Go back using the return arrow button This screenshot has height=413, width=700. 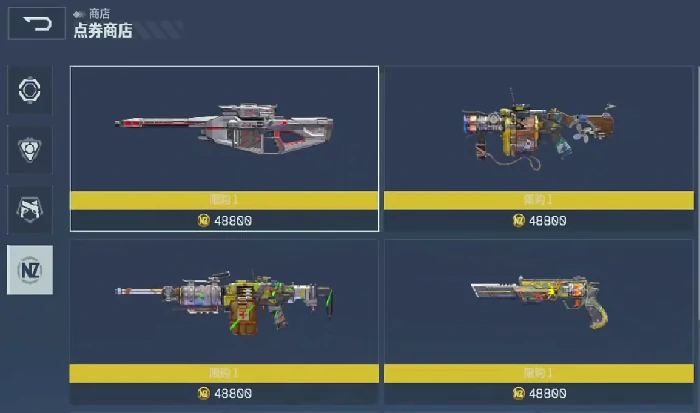[36, 22]
